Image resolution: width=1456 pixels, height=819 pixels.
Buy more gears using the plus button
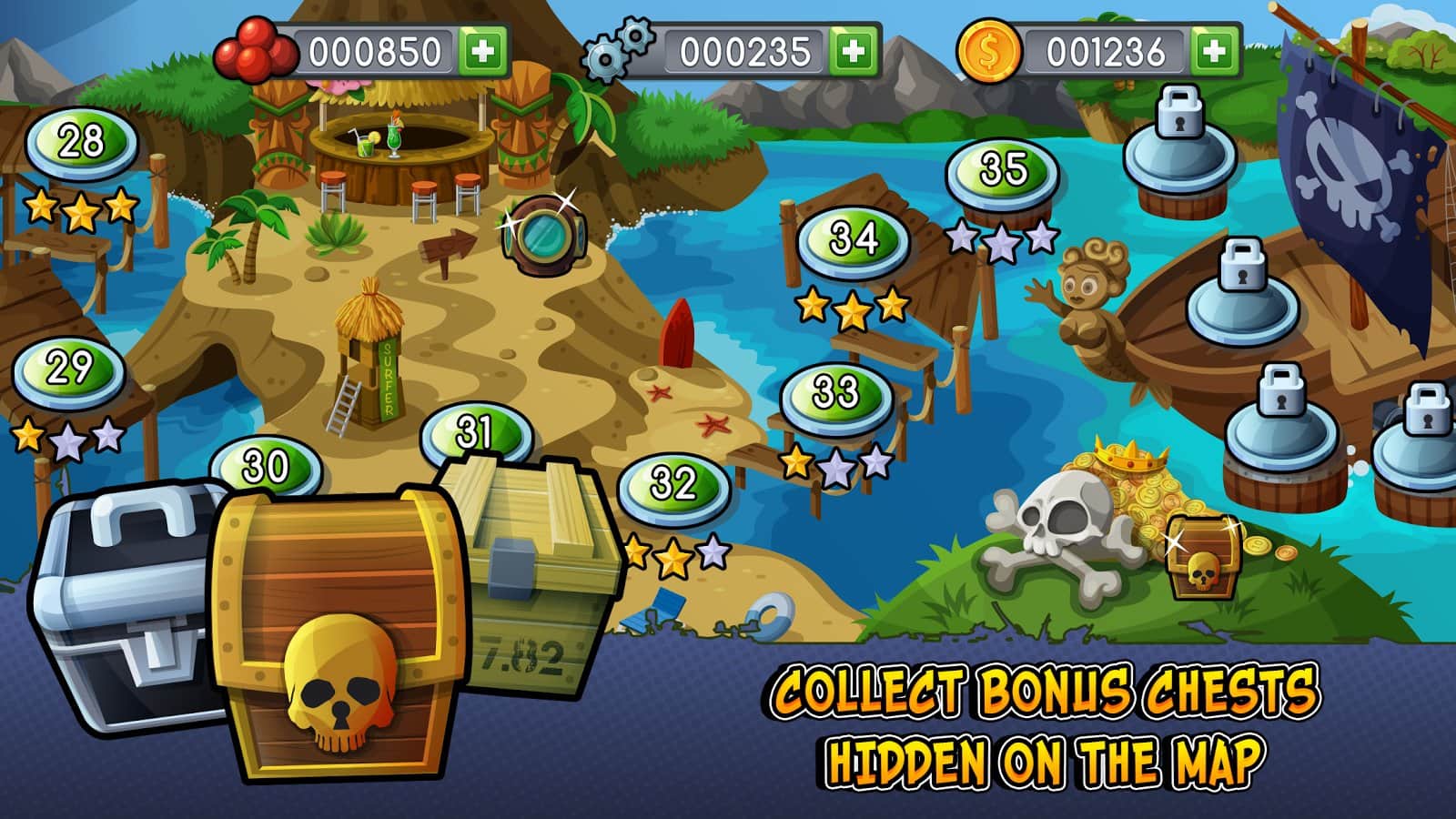853,52
